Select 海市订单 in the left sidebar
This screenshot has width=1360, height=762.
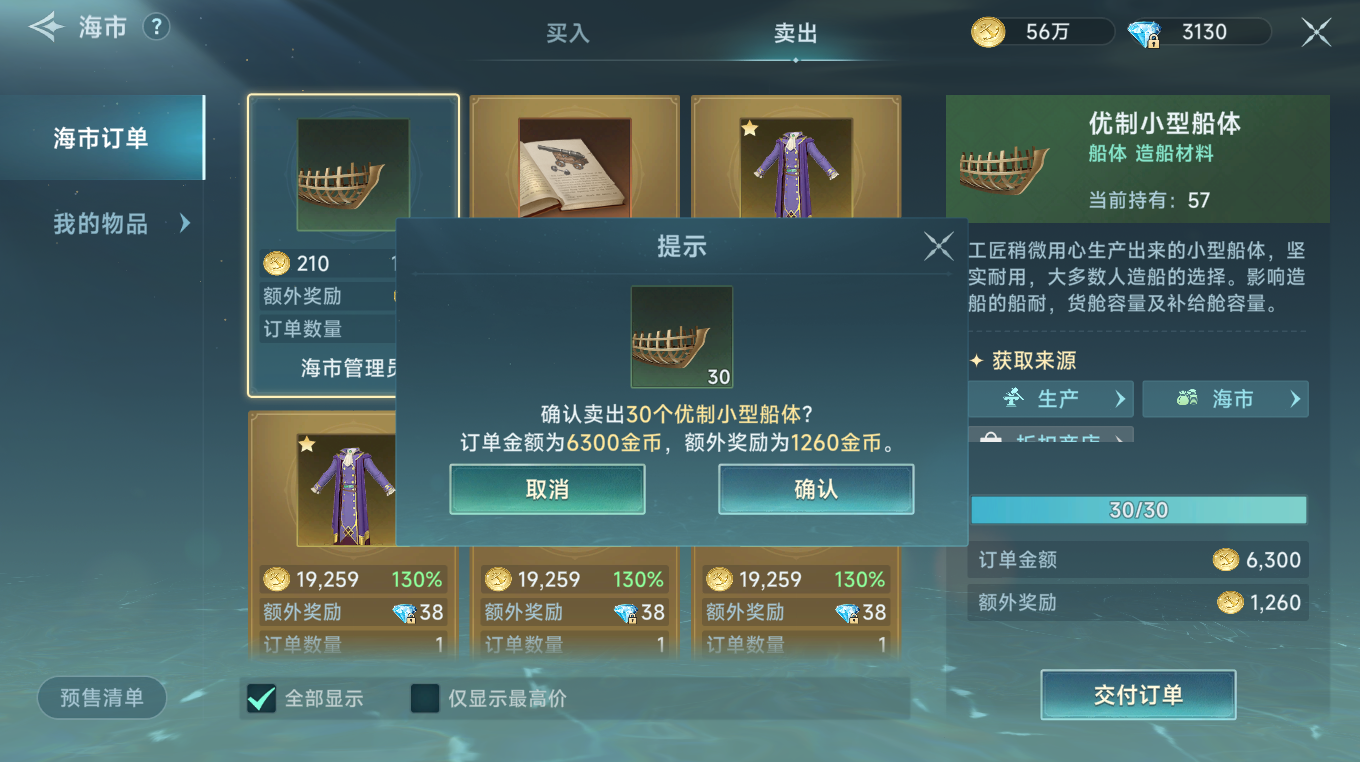tap(103, 137)
